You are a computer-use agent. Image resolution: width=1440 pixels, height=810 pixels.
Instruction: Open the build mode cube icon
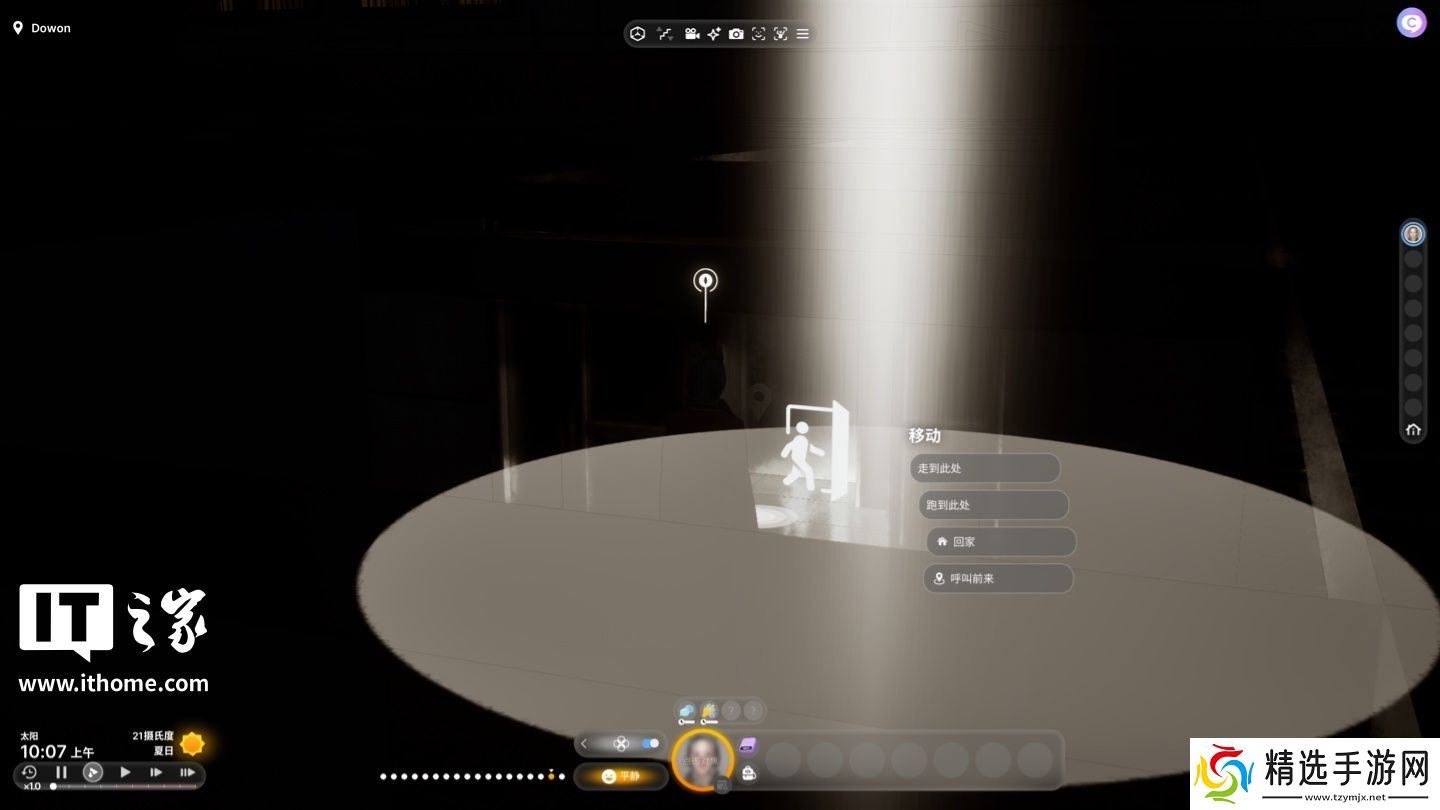[638, 34]
